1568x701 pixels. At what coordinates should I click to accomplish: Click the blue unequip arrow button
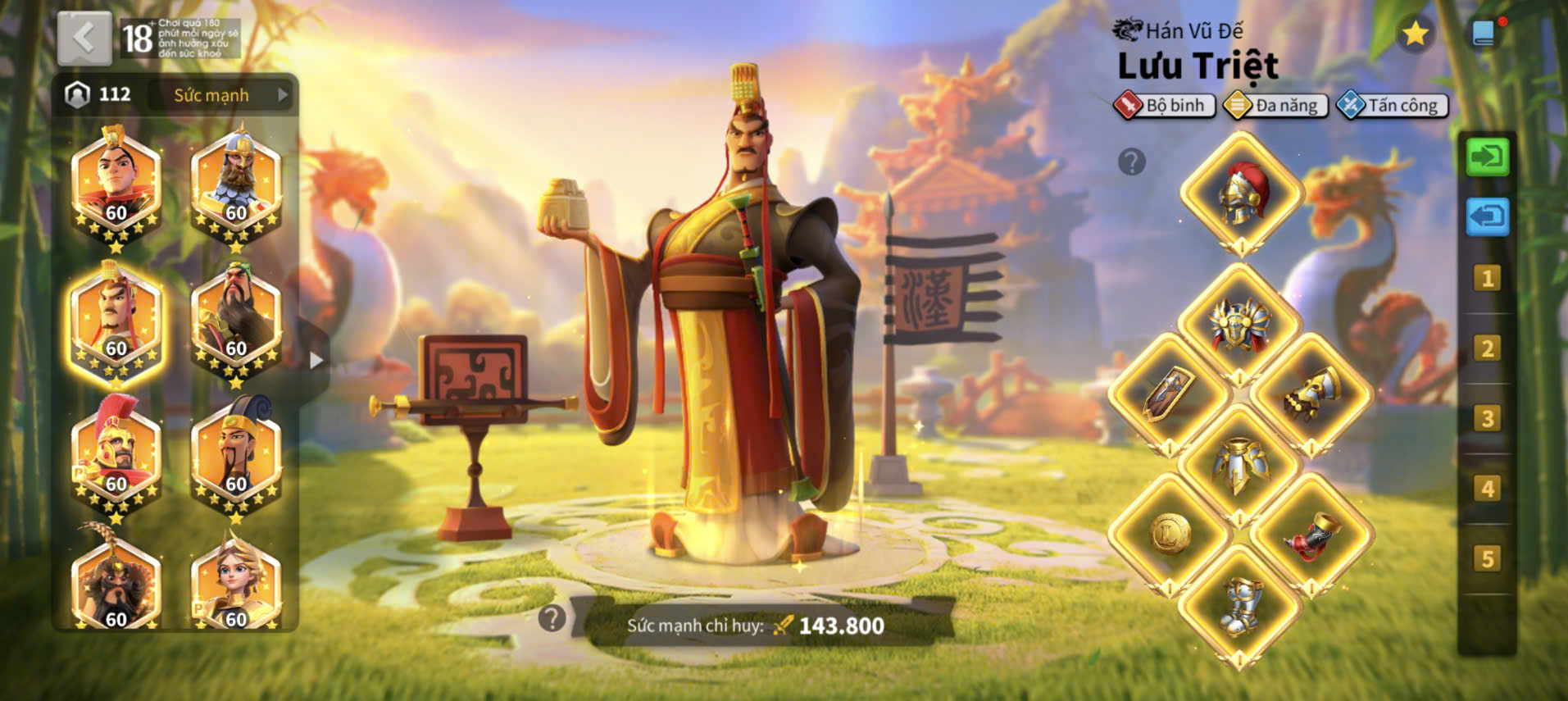click(1487, 217)
